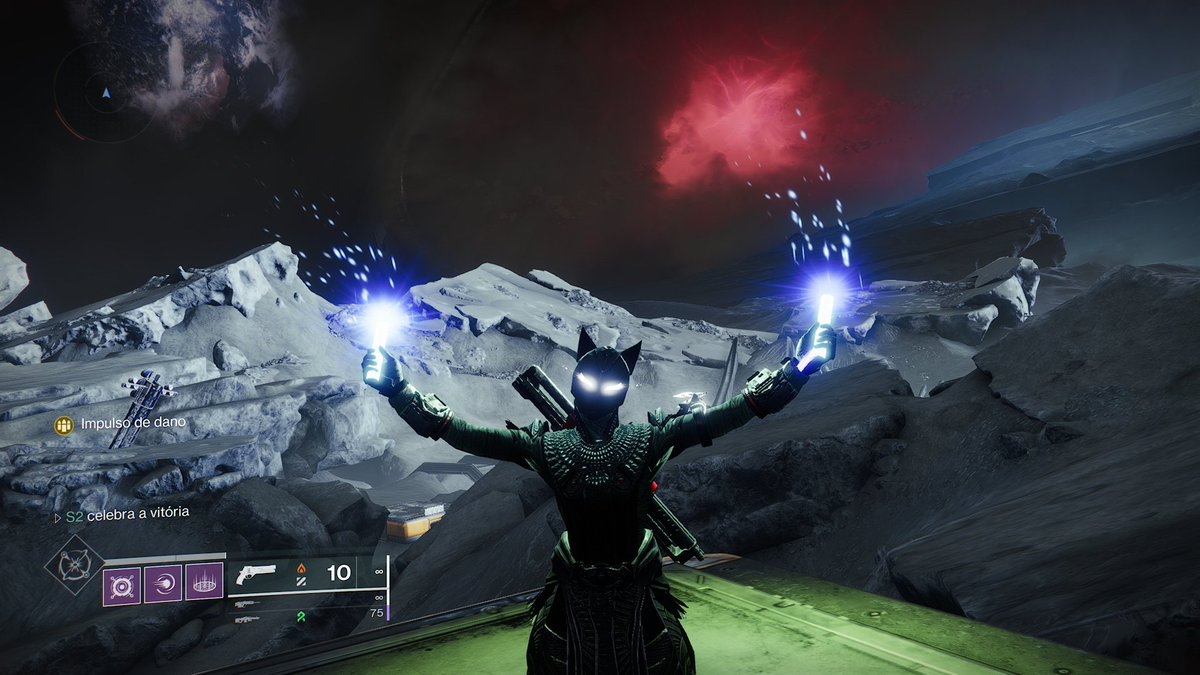
Task: Activate the diamond-shaped Super ability icon
Action: click(x=75, y=565)
